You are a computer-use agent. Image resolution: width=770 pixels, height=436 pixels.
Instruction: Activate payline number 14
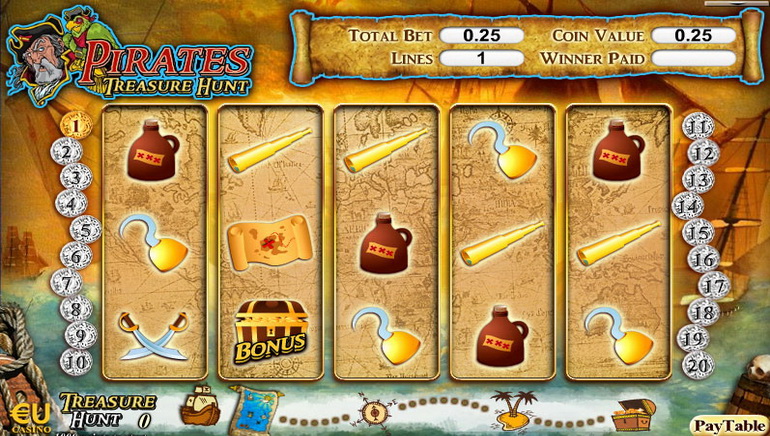point(688,207)
